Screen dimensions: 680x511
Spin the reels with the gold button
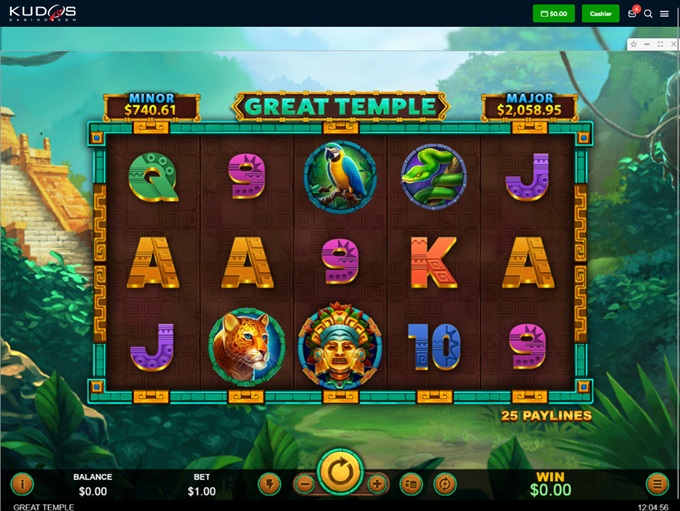pyautogui.click(x=340, y=472)
